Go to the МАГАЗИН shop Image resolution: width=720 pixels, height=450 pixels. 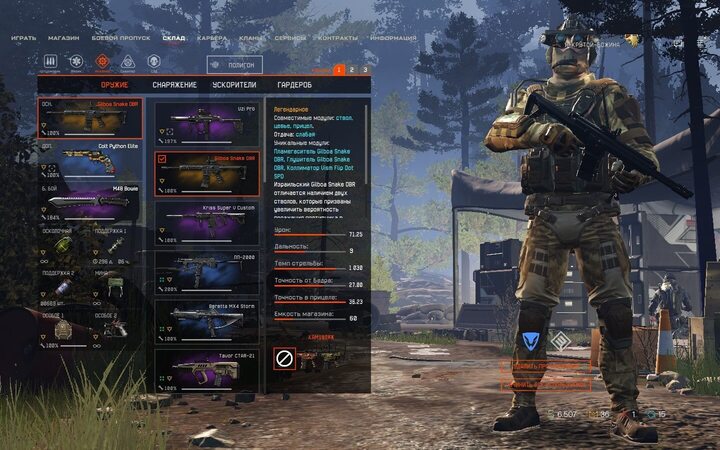tap(64, 38)
